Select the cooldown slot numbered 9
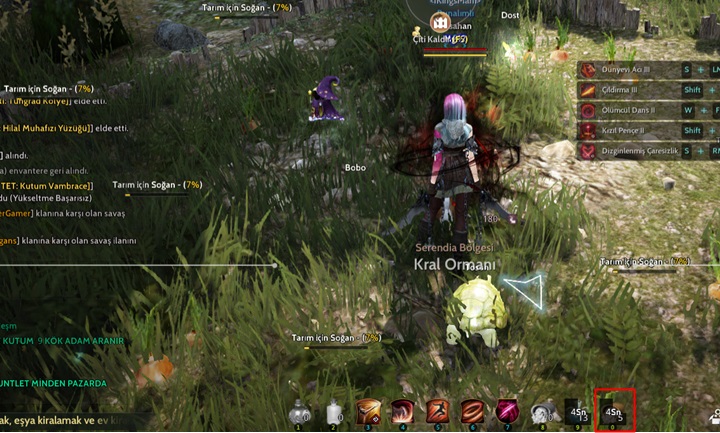This screenshot has height=433, width=720. pos(577,411)
